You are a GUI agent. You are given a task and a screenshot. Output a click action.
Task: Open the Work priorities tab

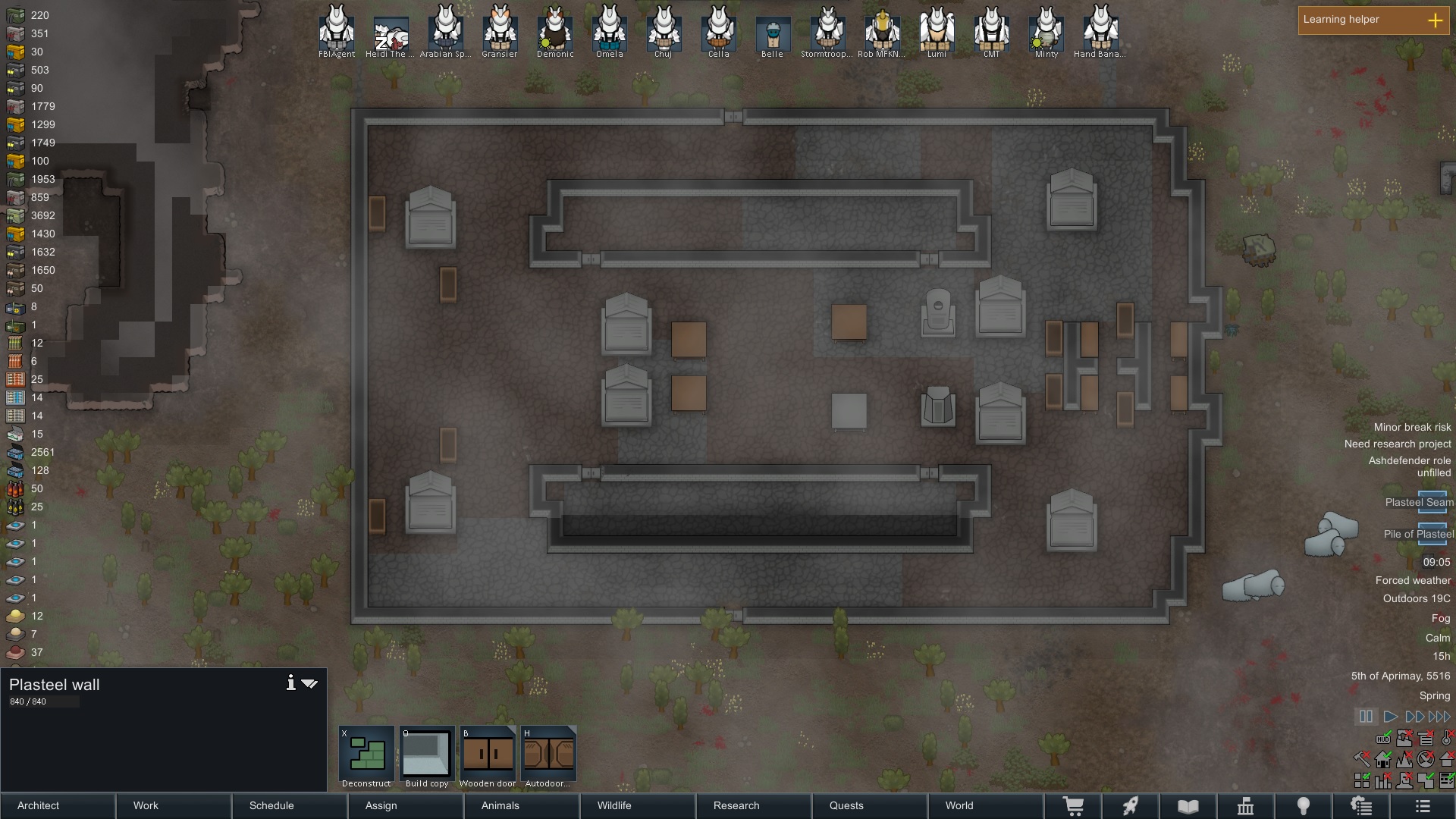tap(146, 805)
